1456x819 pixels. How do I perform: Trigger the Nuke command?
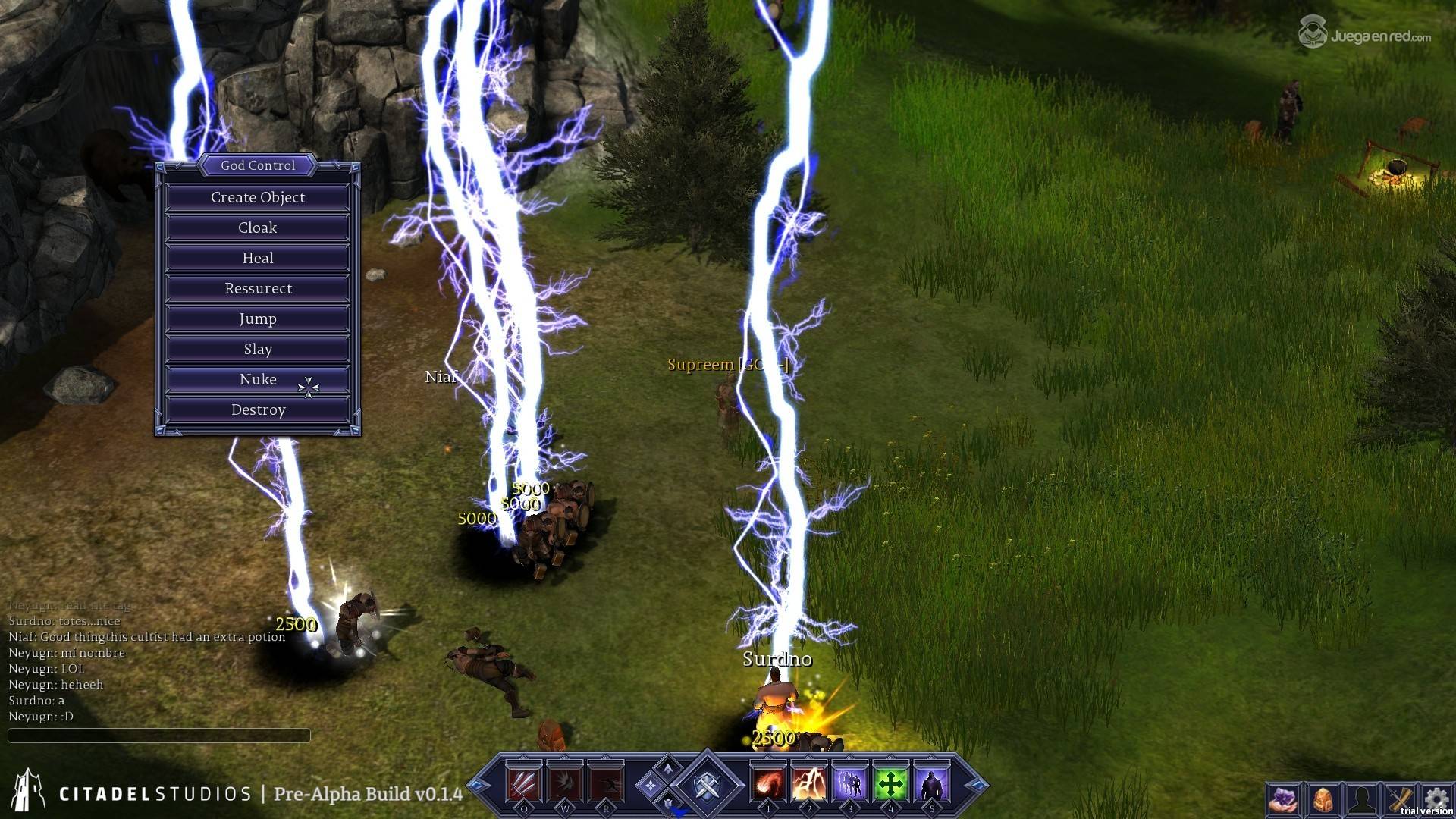click(258, 379)
